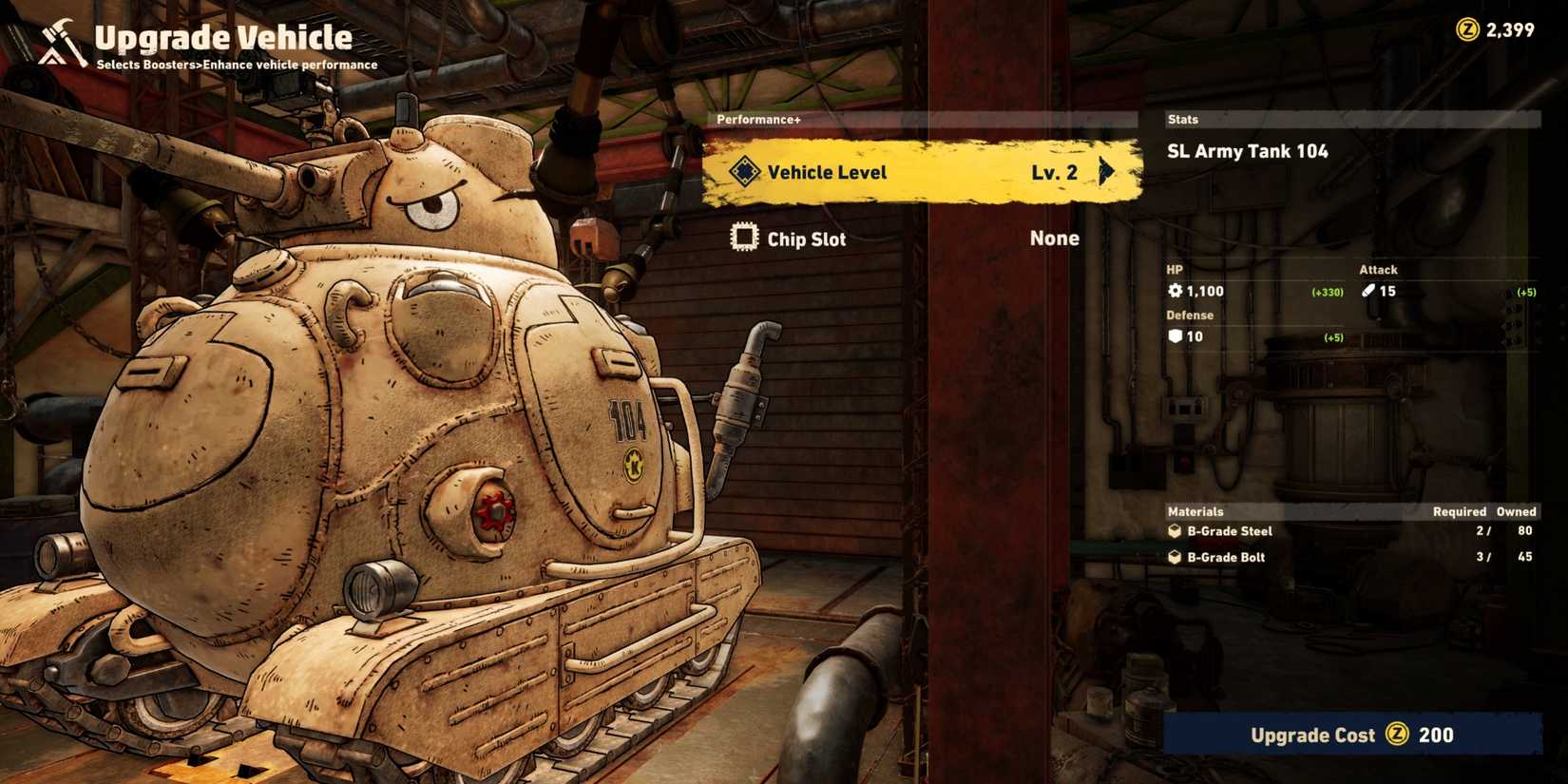Screen dimensions: 1568x784
Task: Expand Vehicle Level using the right arrow
Action: pyautogui.click(x=1105, y=172)
